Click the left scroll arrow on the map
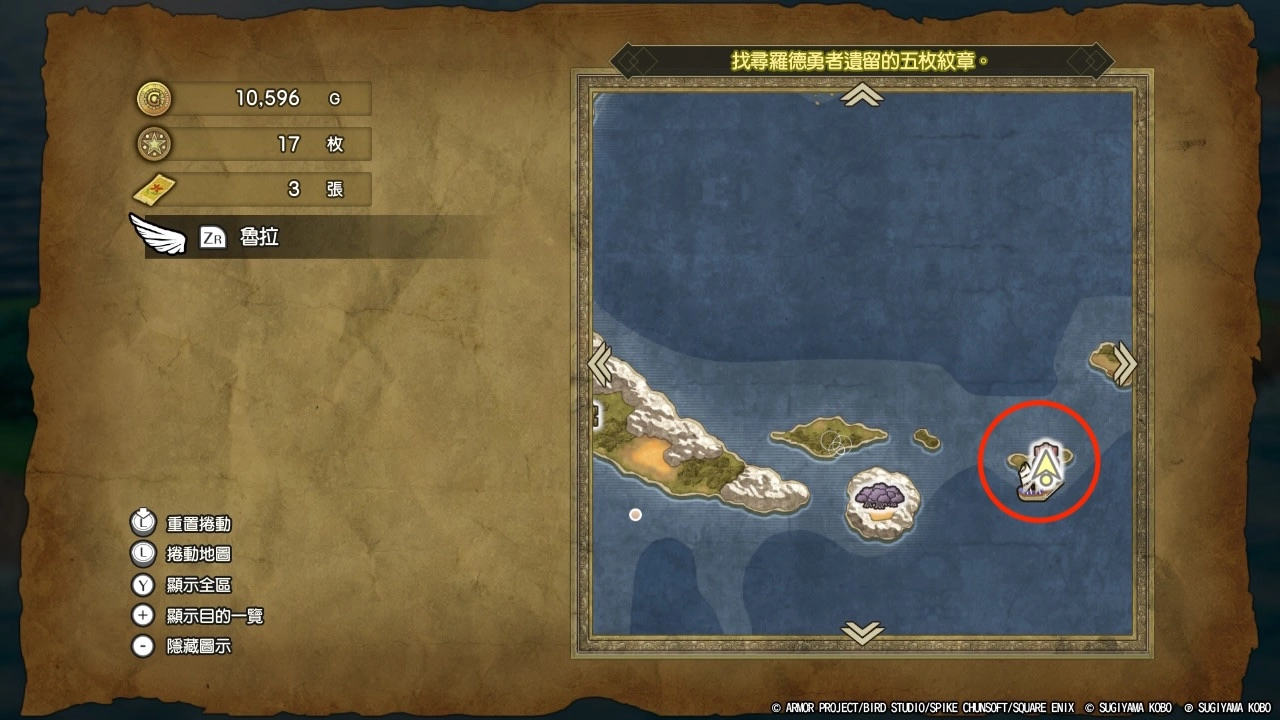 600,364
